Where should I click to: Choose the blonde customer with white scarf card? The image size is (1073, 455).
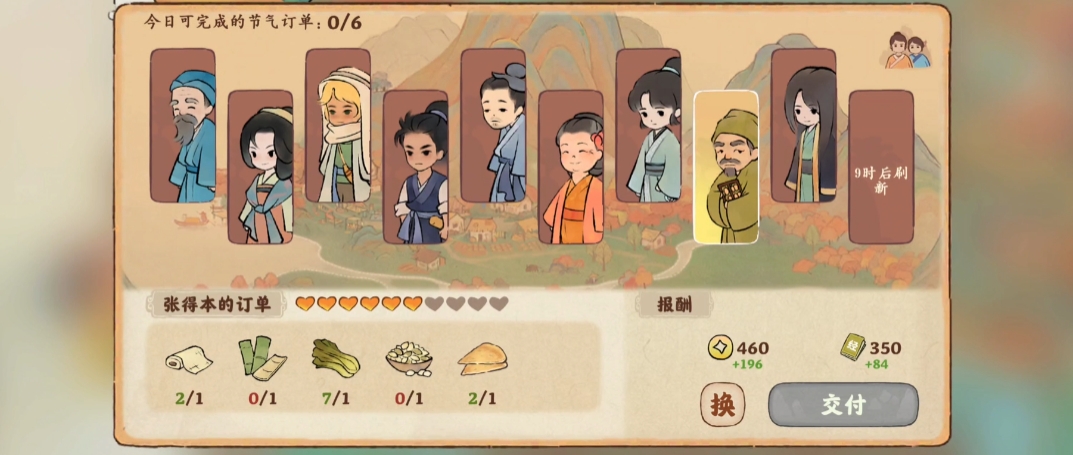pos(338,125)
